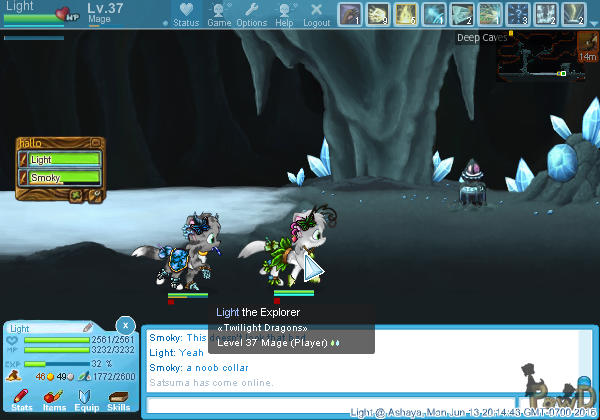
Task: Click the Logout button
Action: pos(316,14)
